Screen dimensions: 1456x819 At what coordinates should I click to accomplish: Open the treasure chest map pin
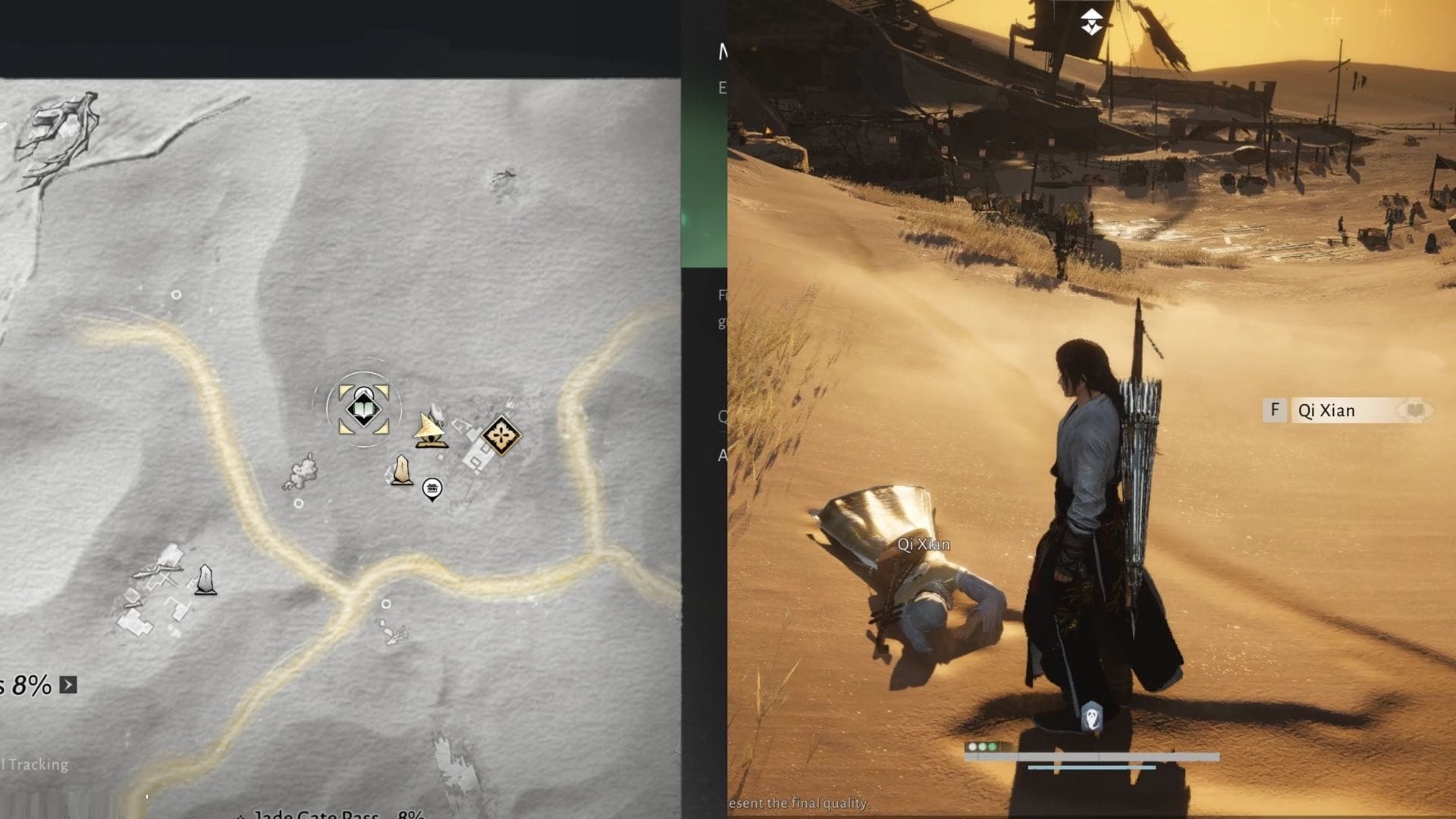(x=432, y=489)
